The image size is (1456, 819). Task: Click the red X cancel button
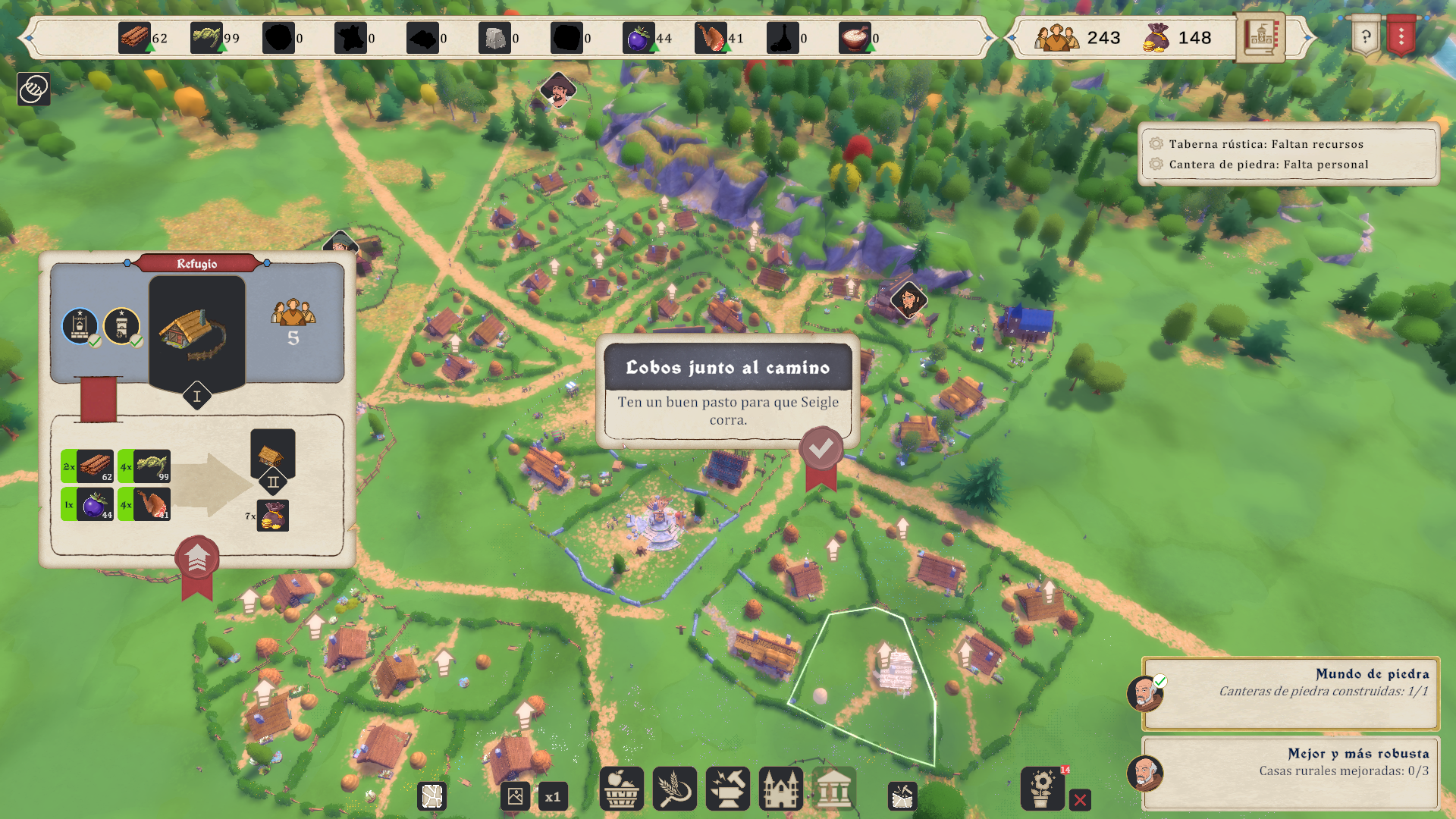point(1081,800)
